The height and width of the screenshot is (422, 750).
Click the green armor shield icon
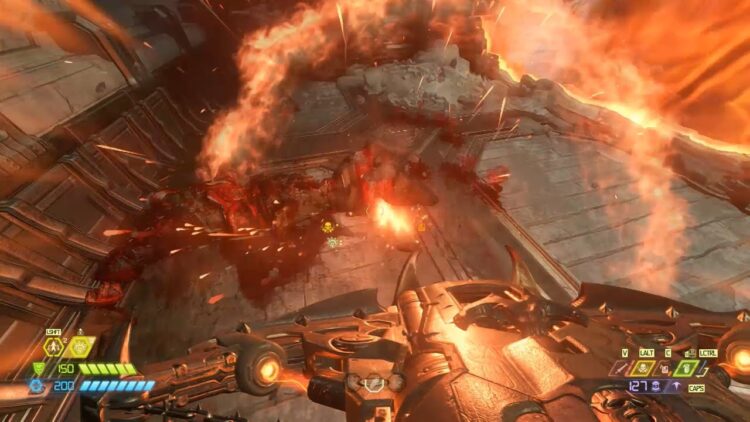(39, 369)
